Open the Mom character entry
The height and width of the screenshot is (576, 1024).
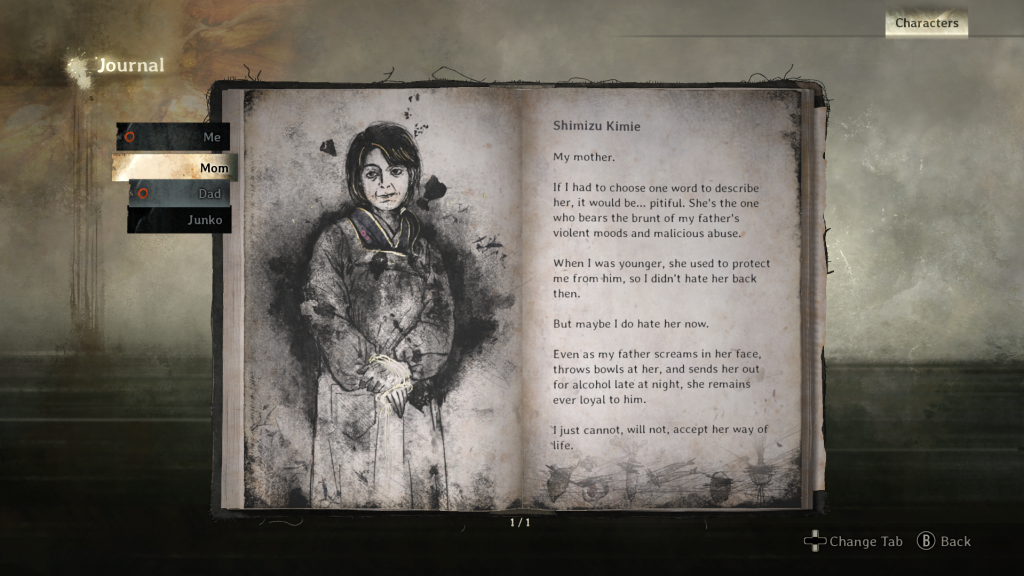click(175, 167)
